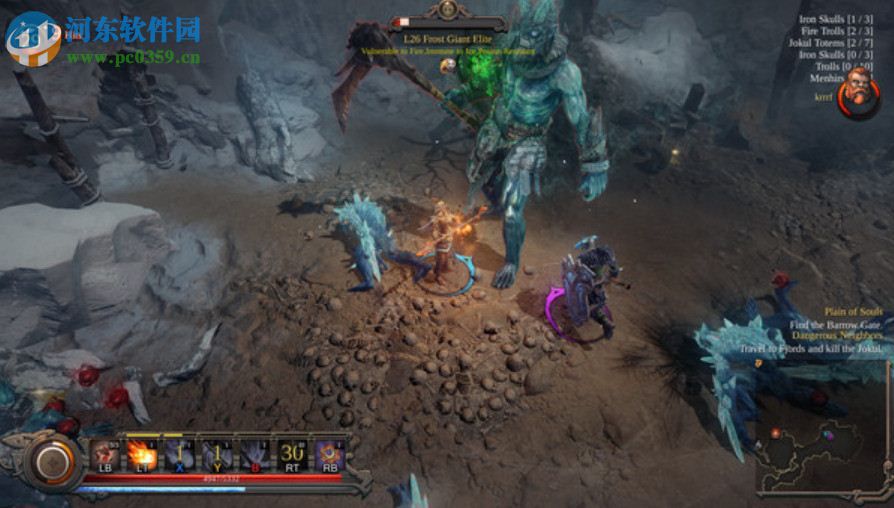This screenshot has height=508, width=894.
Task: Select the skill slot marked X
Action: 180,455
